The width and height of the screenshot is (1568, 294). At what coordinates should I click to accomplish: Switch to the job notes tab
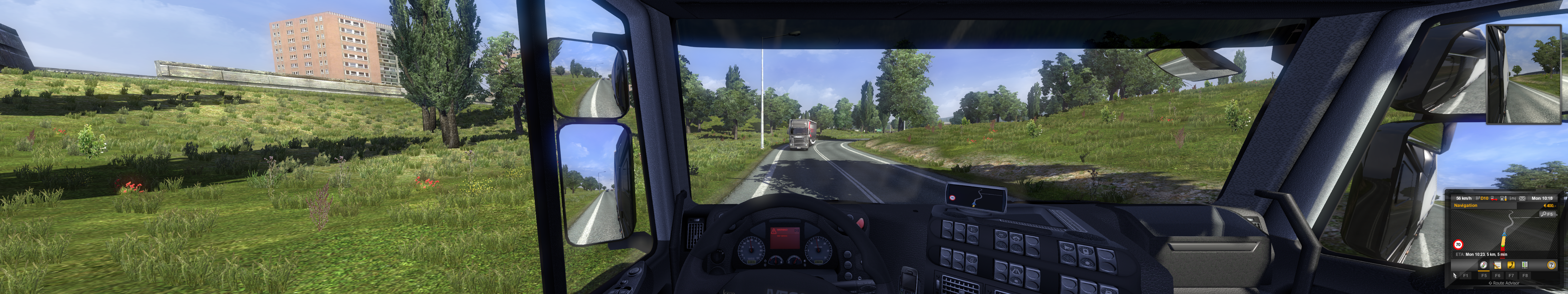1497,265
